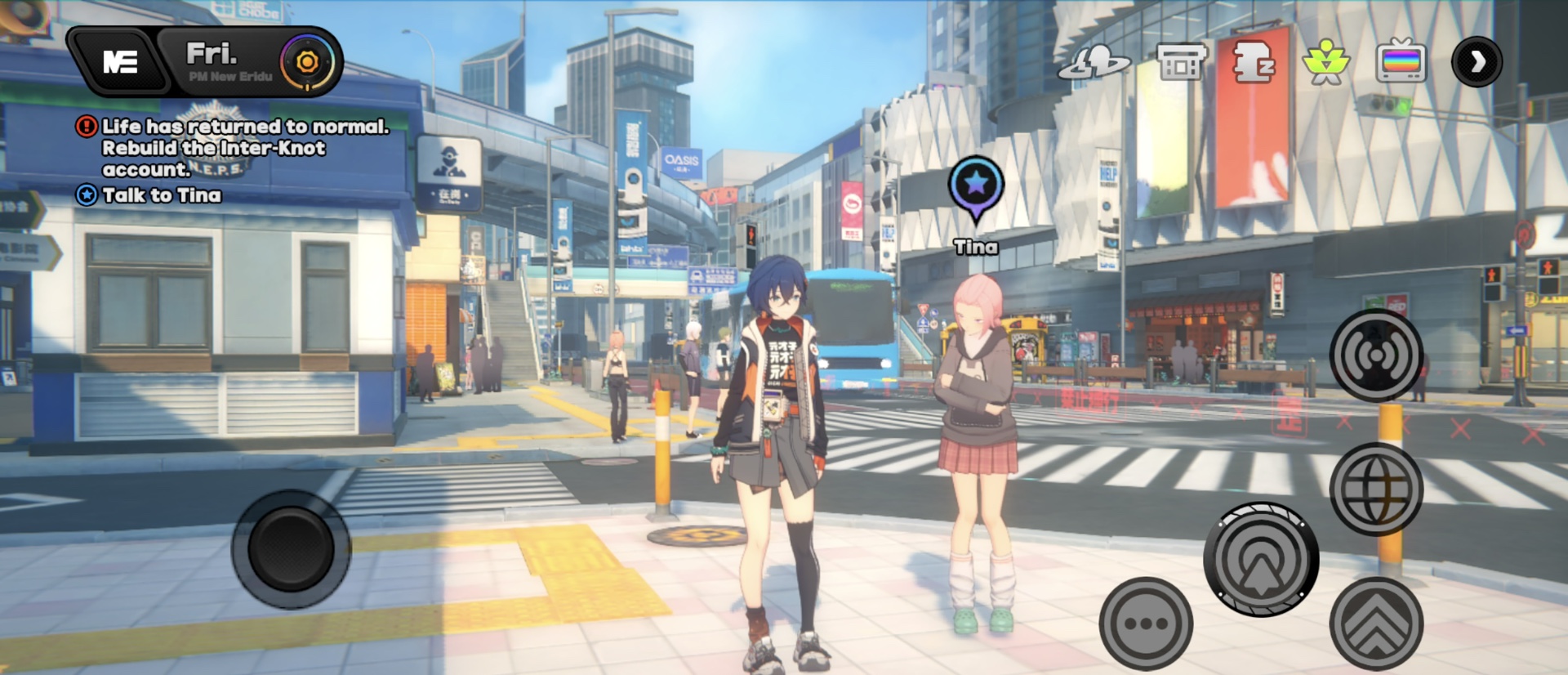Image resolution: width=1568 pixels, height=675 pixels.
Task: Open the Friday time-of-day schedule panel
Action: pyautogui.click(x=245, y=62)
